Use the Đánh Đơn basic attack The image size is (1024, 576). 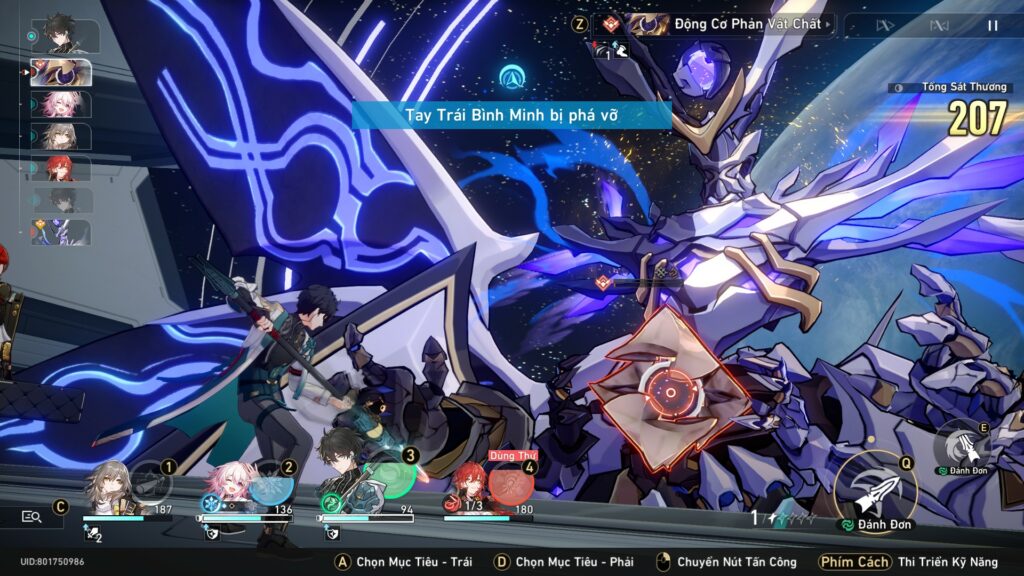(x=875, y=492)
